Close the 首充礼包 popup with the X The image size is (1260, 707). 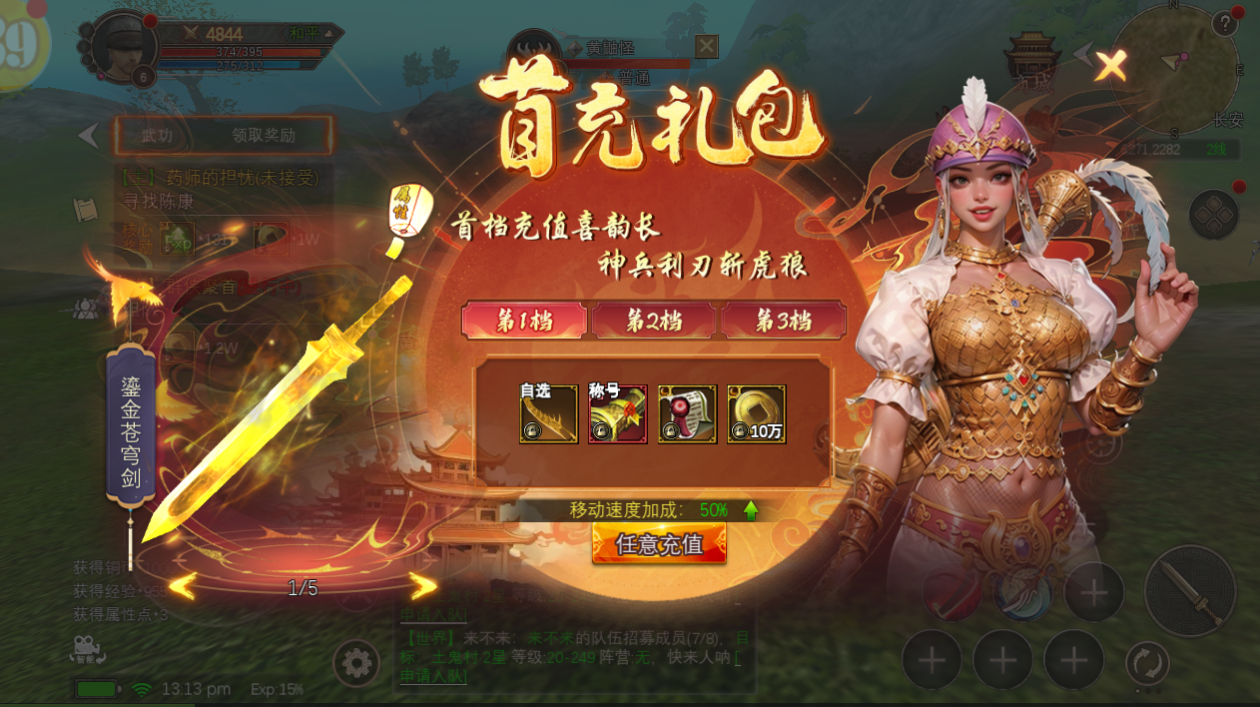(1110, 66)
